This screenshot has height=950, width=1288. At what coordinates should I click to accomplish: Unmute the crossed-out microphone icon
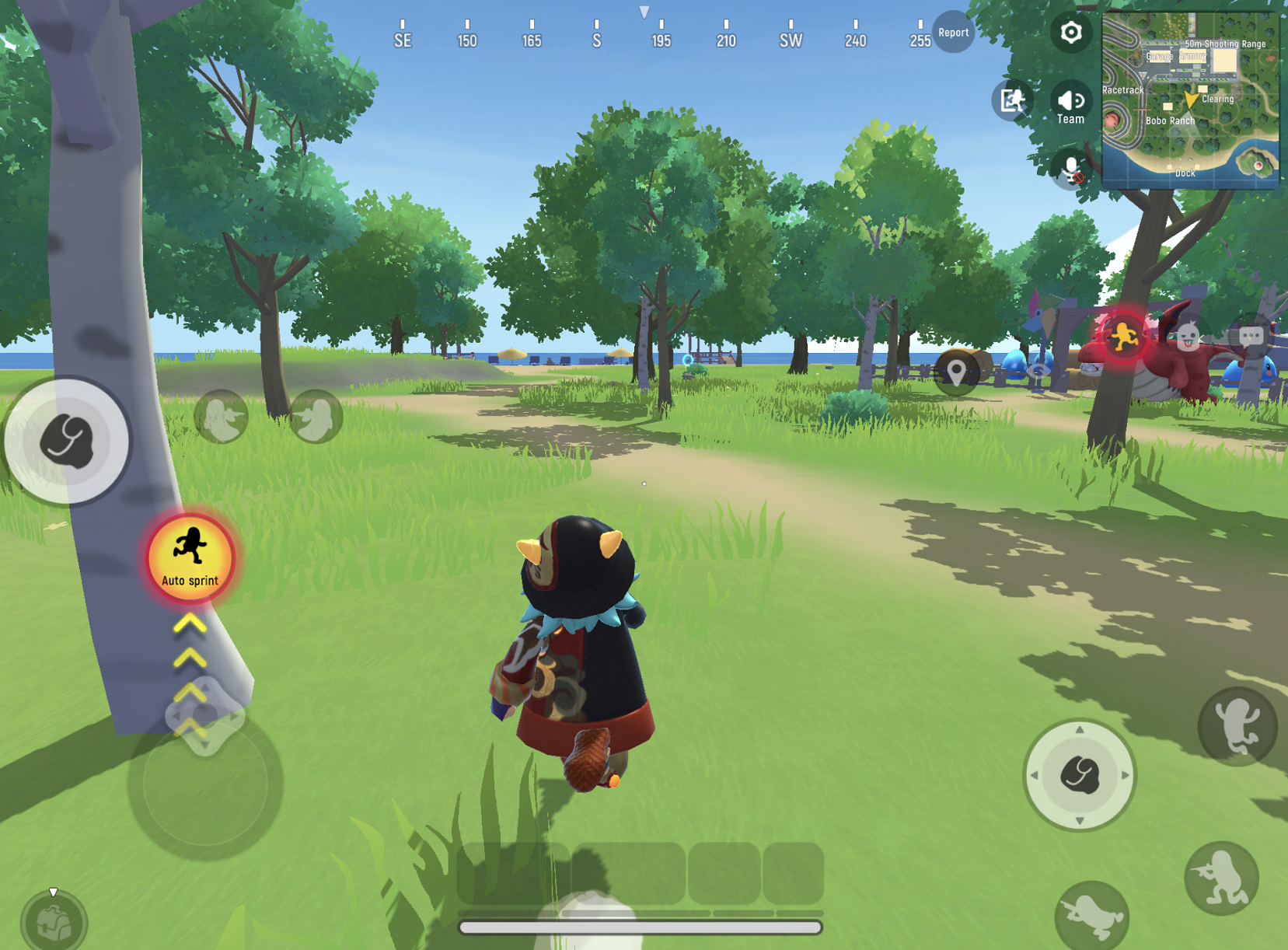1070,168
